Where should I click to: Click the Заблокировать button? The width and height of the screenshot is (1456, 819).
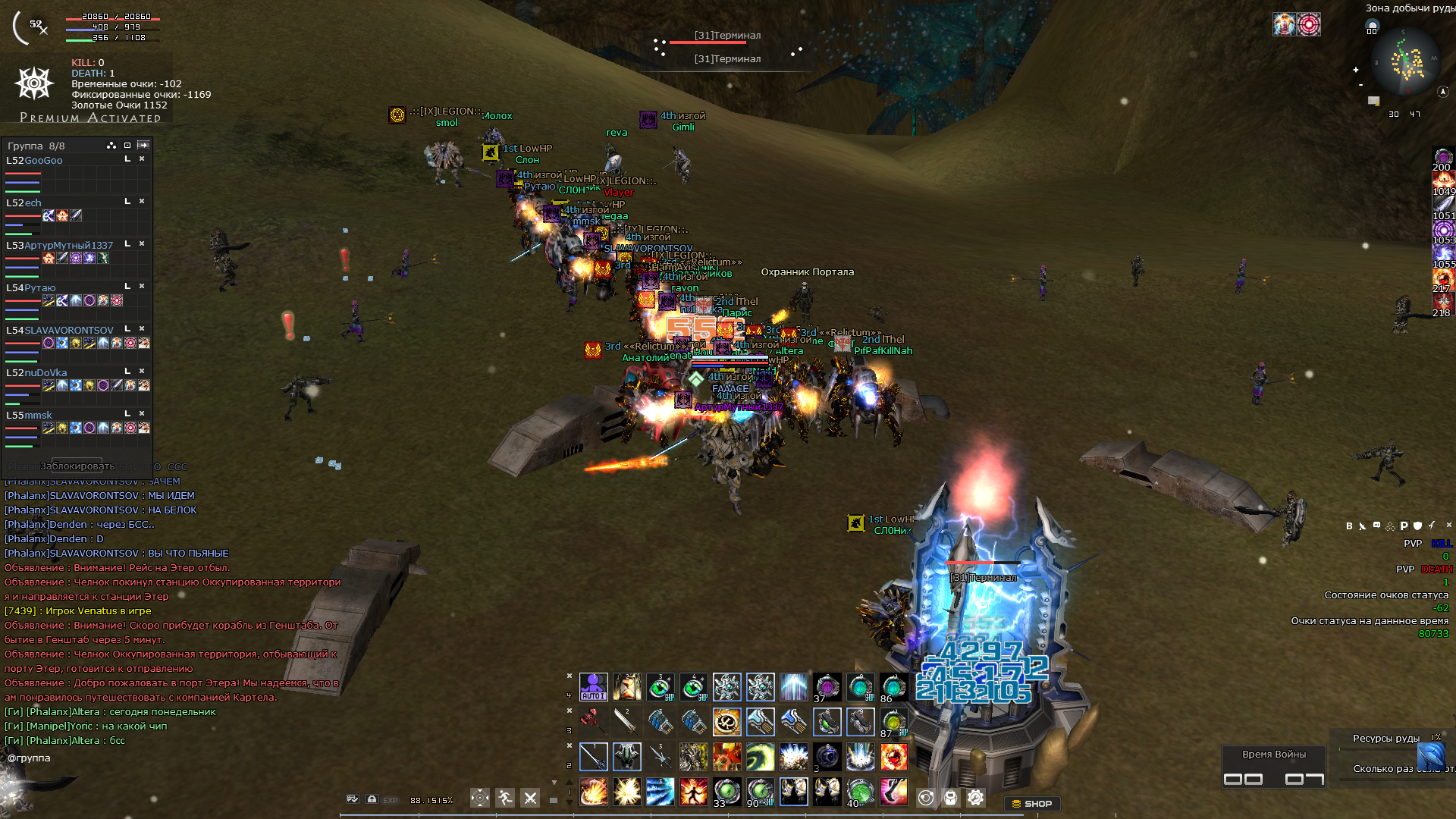tap(77, 466)
